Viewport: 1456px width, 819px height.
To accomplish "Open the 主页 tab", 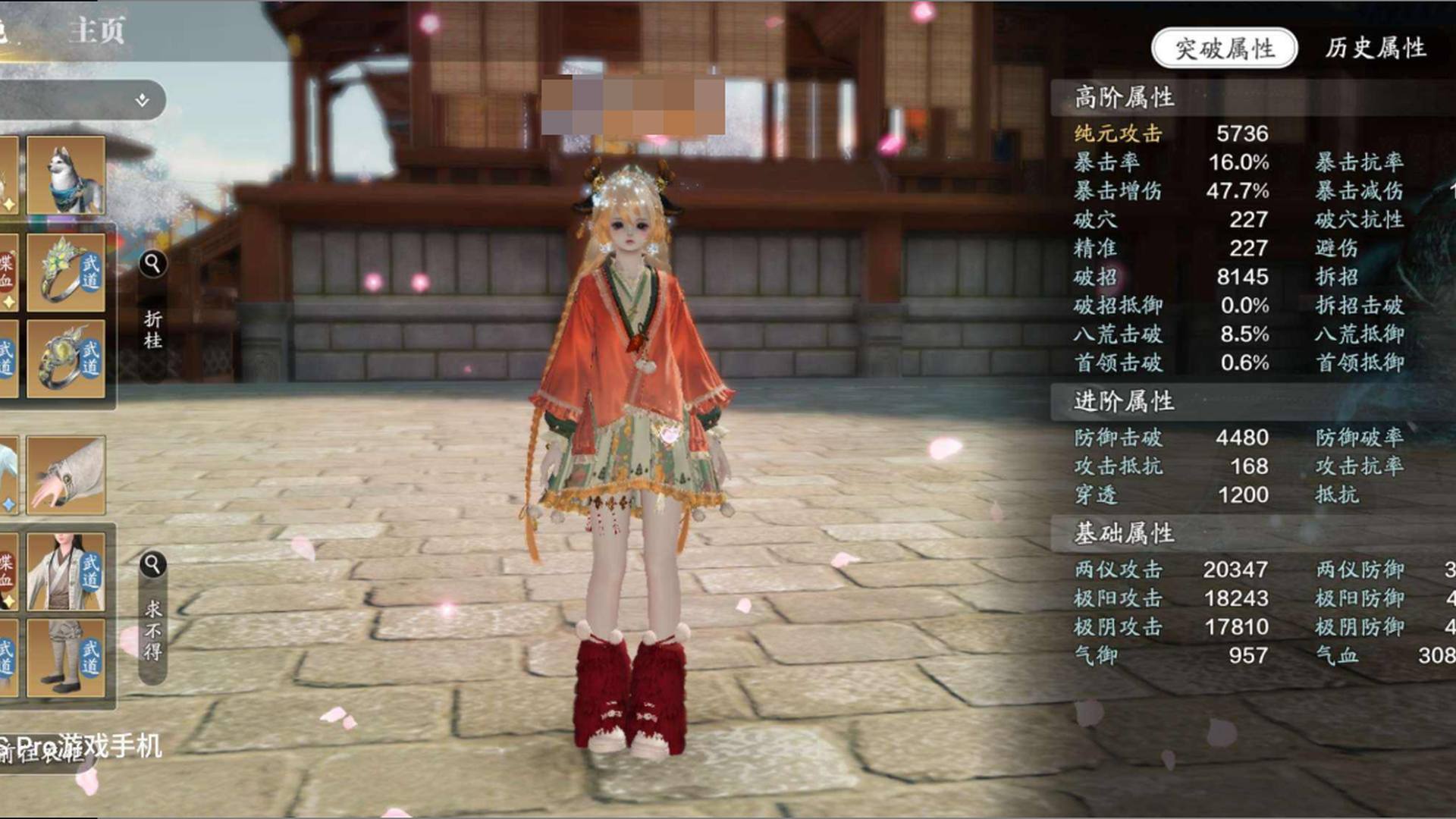I will [96, 31].
